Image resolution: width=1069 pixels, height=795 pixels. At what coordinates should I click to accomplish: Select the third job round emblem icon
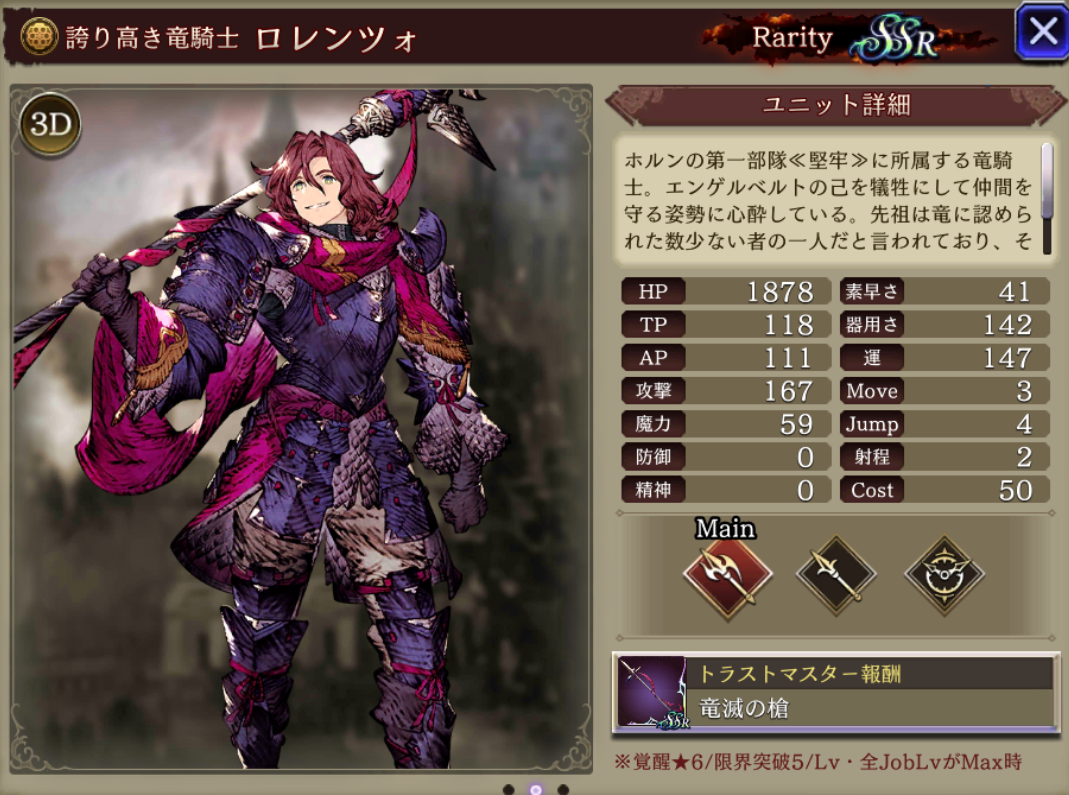tap(944, 575)
